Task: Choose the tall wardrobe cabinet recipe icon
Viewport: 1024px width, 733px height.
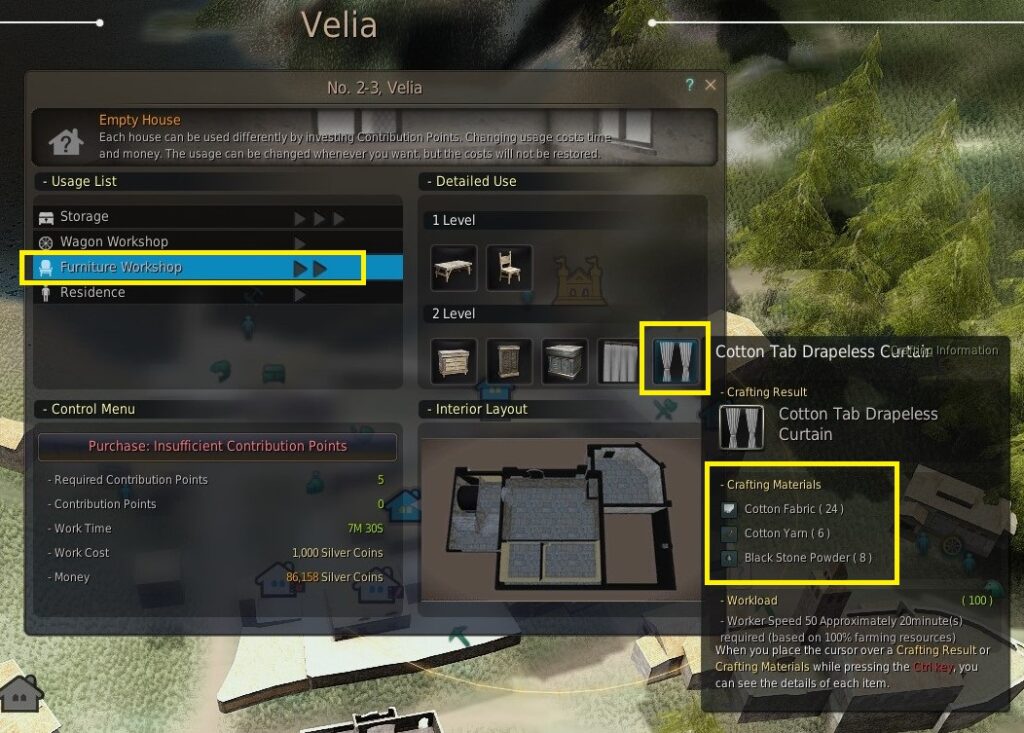Action: pyautogui.click(x=509, y=361)
